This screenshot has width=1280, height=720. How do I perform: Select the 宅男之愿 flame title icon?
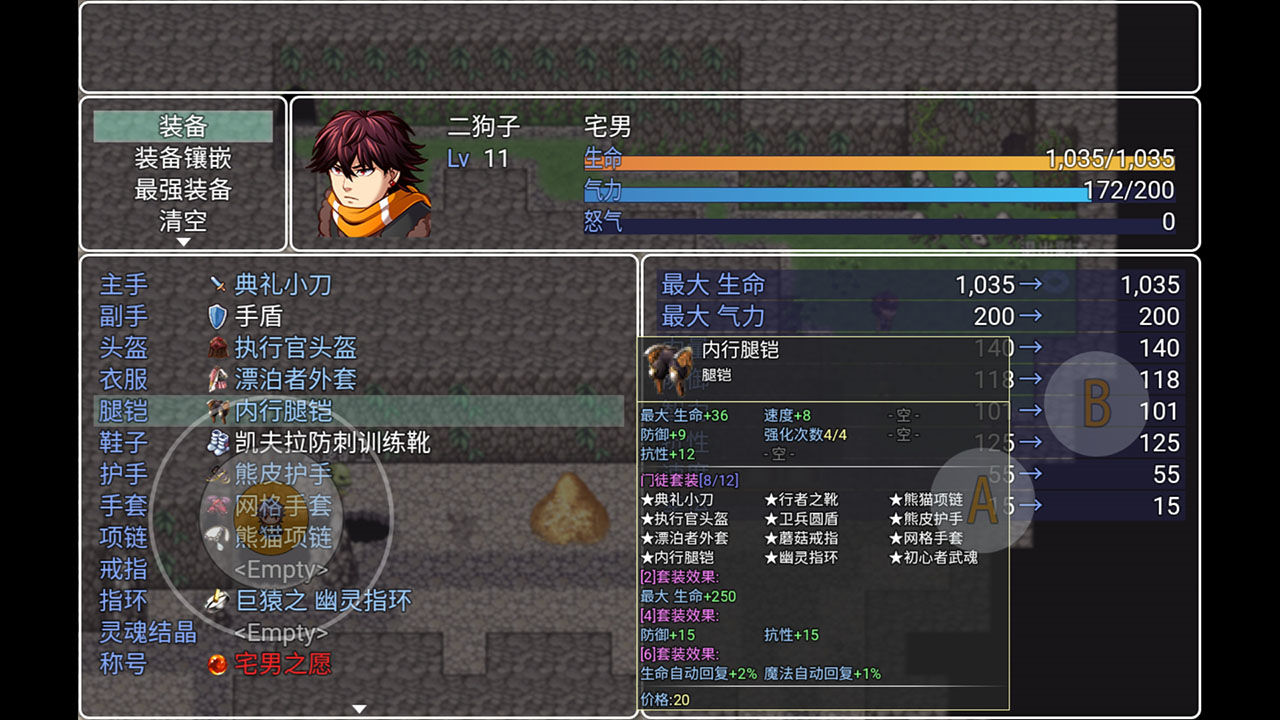(x=216, y=663)
